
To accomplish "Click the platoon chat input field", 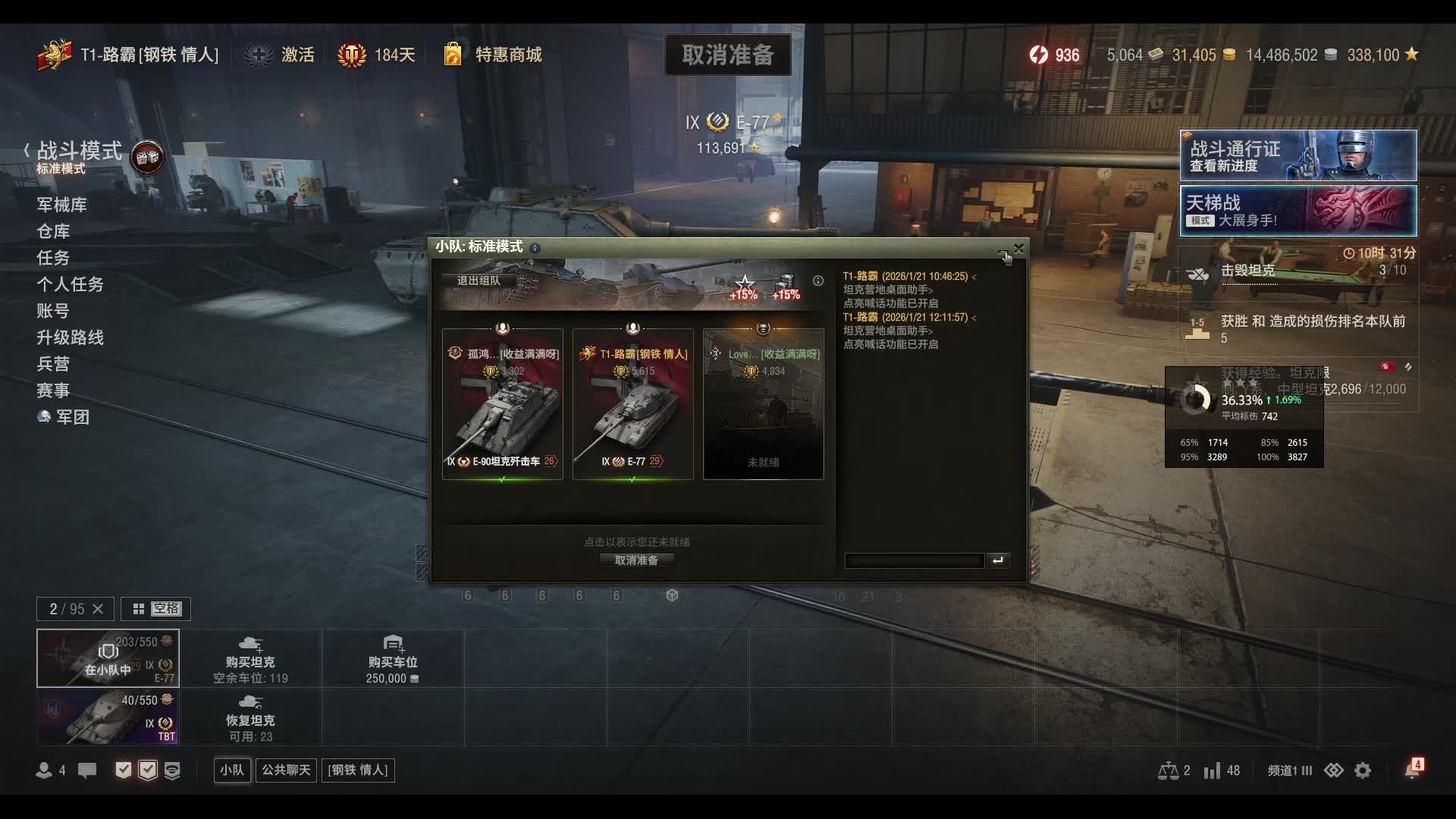I will tap(914, 560).
